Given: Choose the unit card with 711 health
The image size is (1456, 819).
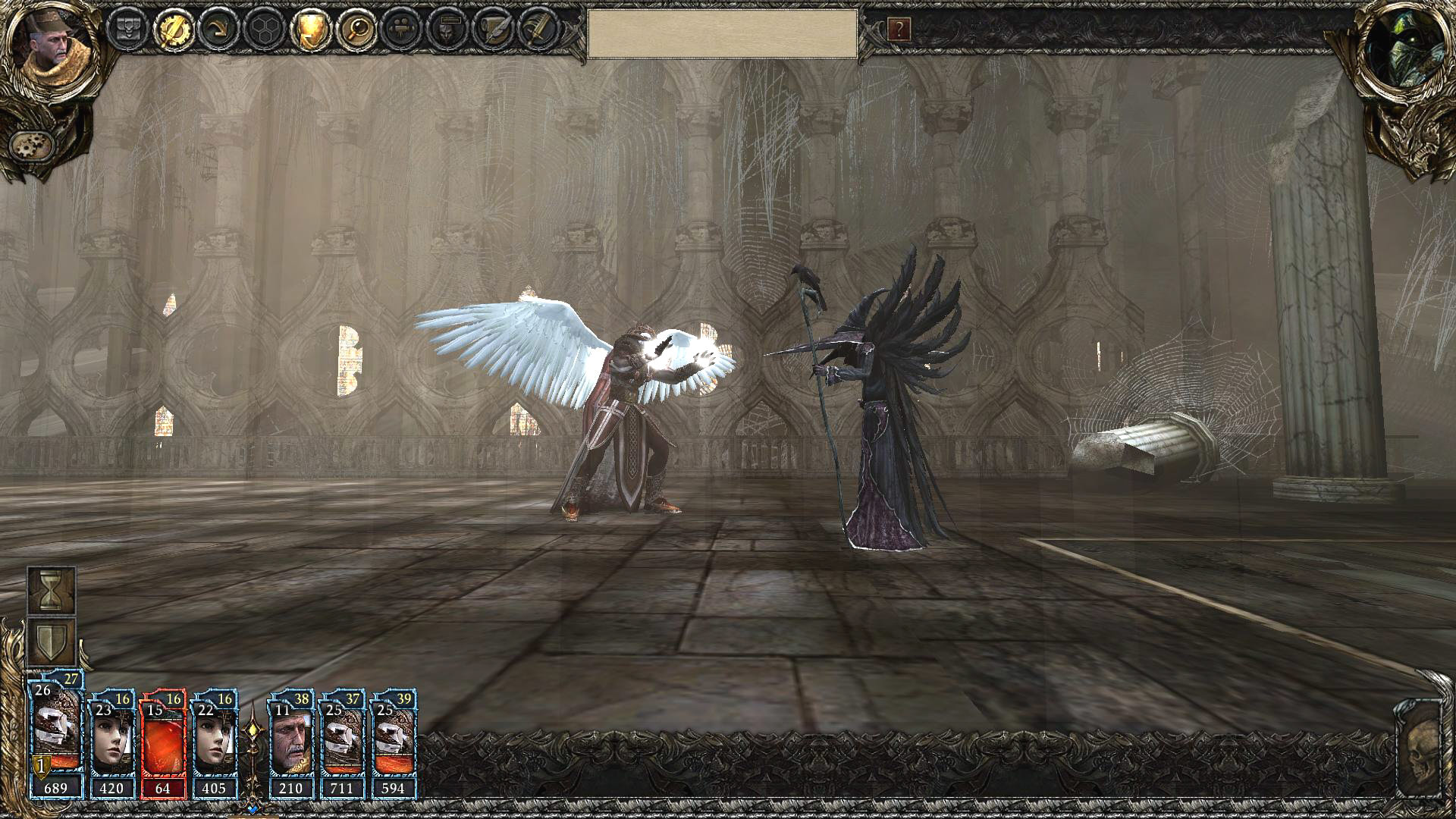Looking at the screenshot, I should 342,745.
